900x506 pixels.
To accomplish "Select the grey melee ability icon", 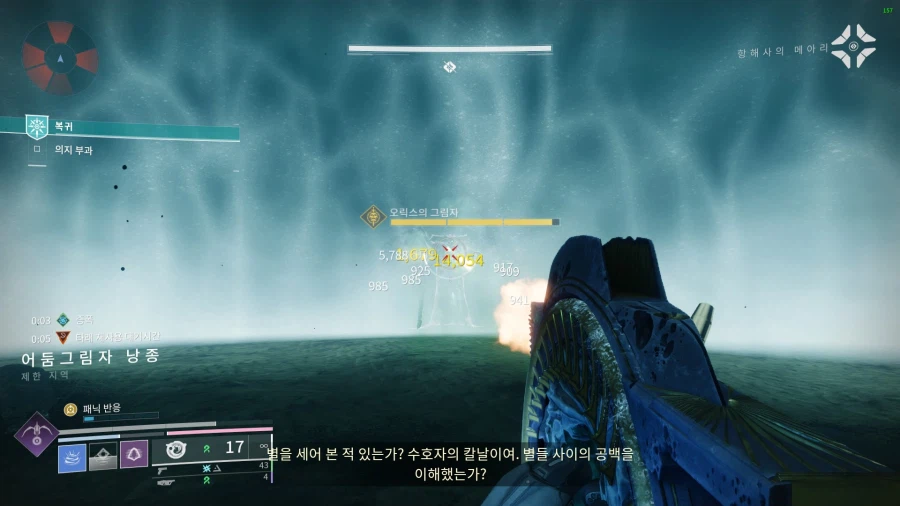I will pos(103,457).
